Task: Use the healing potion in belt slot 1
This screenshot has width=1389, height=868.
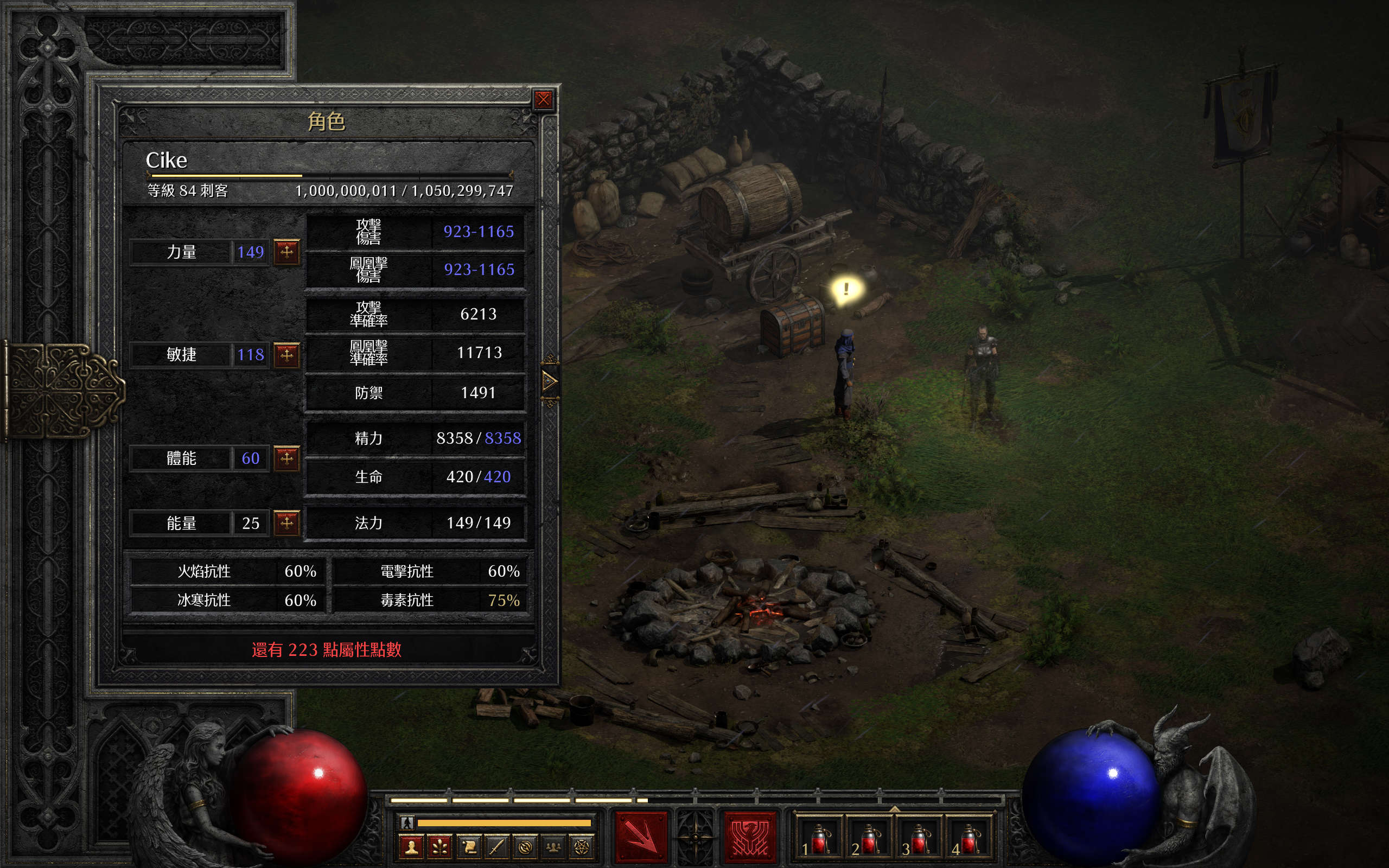Action: pos(818,838)
